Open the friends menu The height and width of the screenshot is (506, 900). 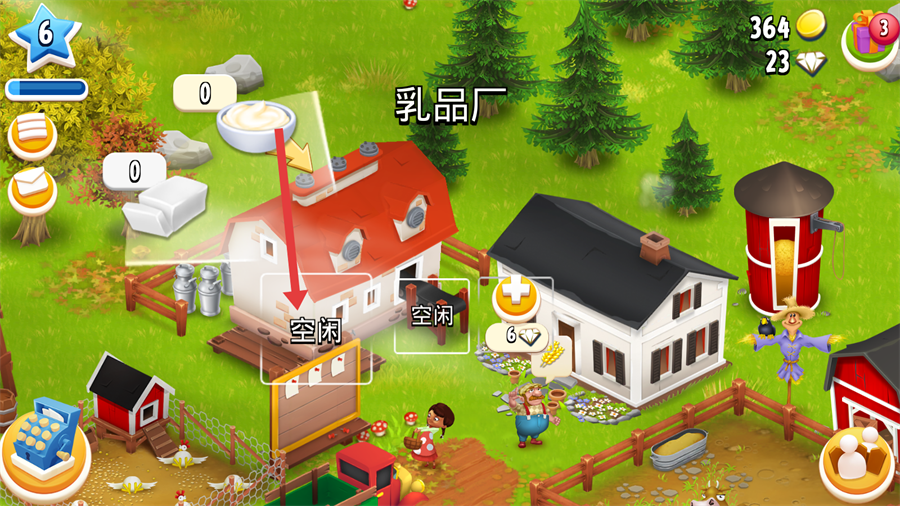pyautogui.click(x=856, y=459)
